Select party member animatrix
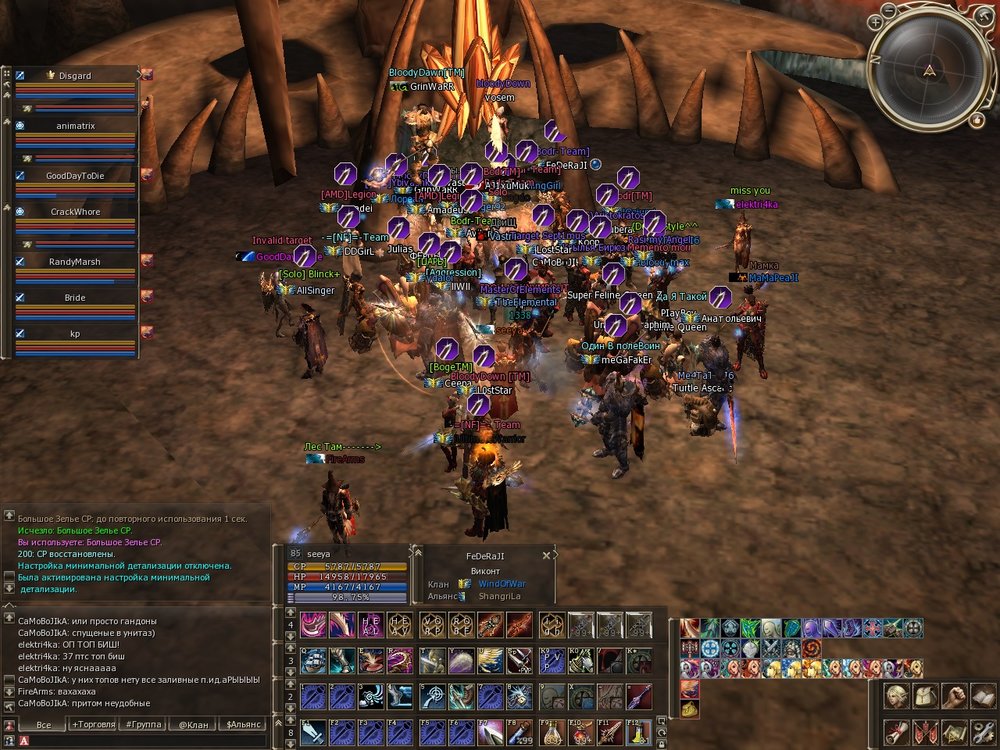 [75, 126]
